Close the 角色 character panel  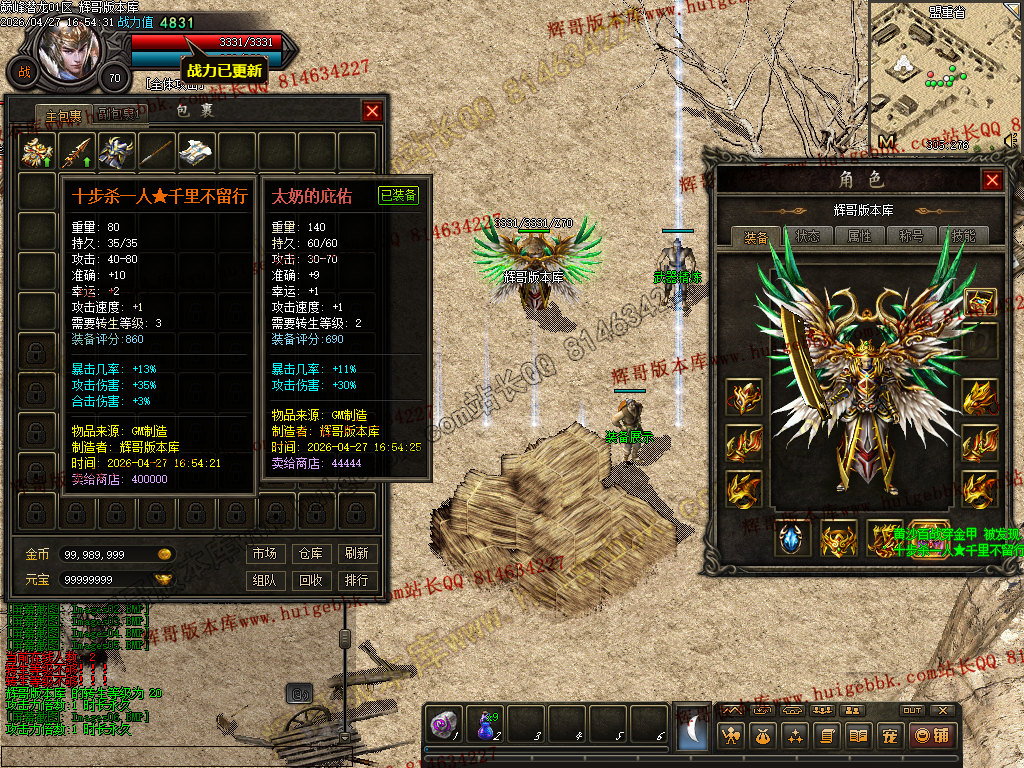point(991,180)
